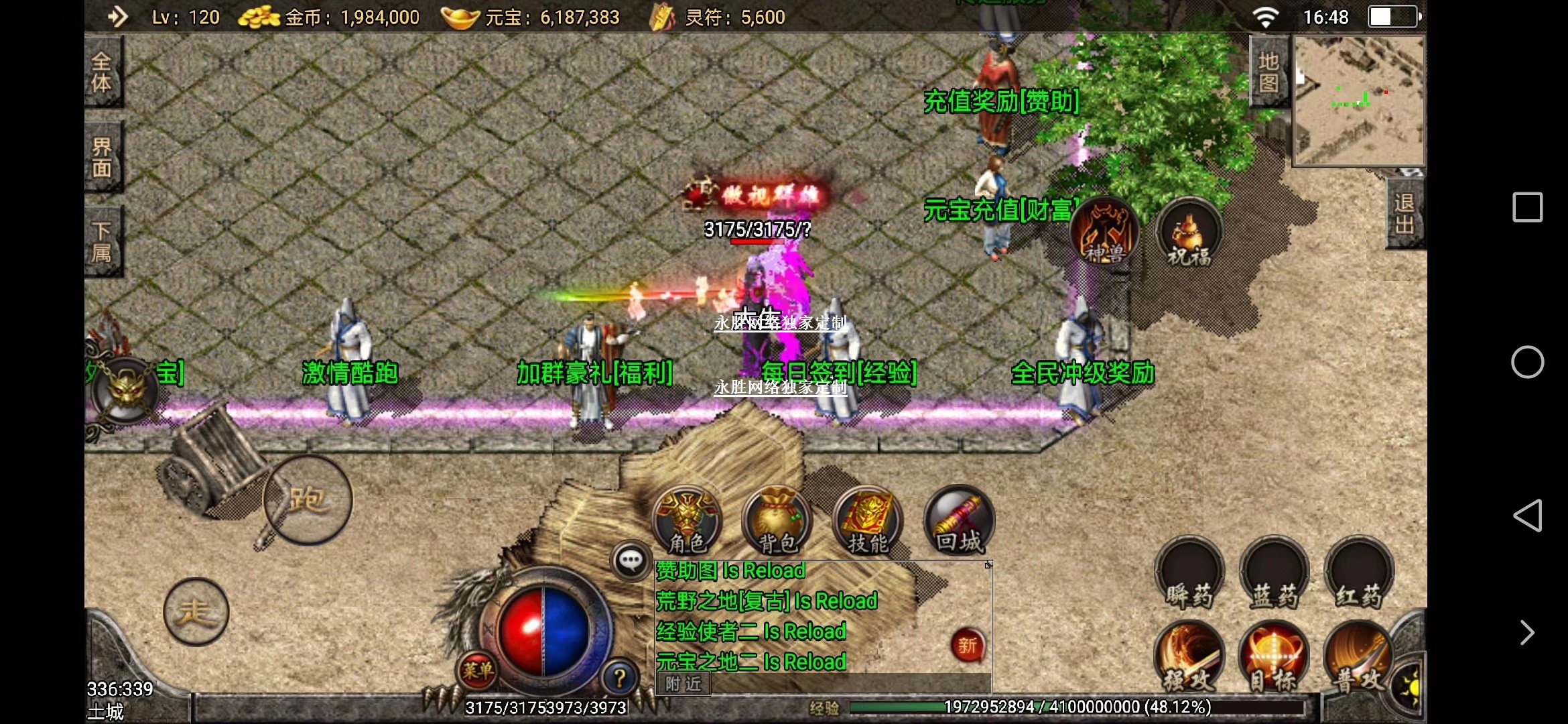Open the 角色 character panel
The width and height of the screenshot is (1568, 724).
(687, 521)
